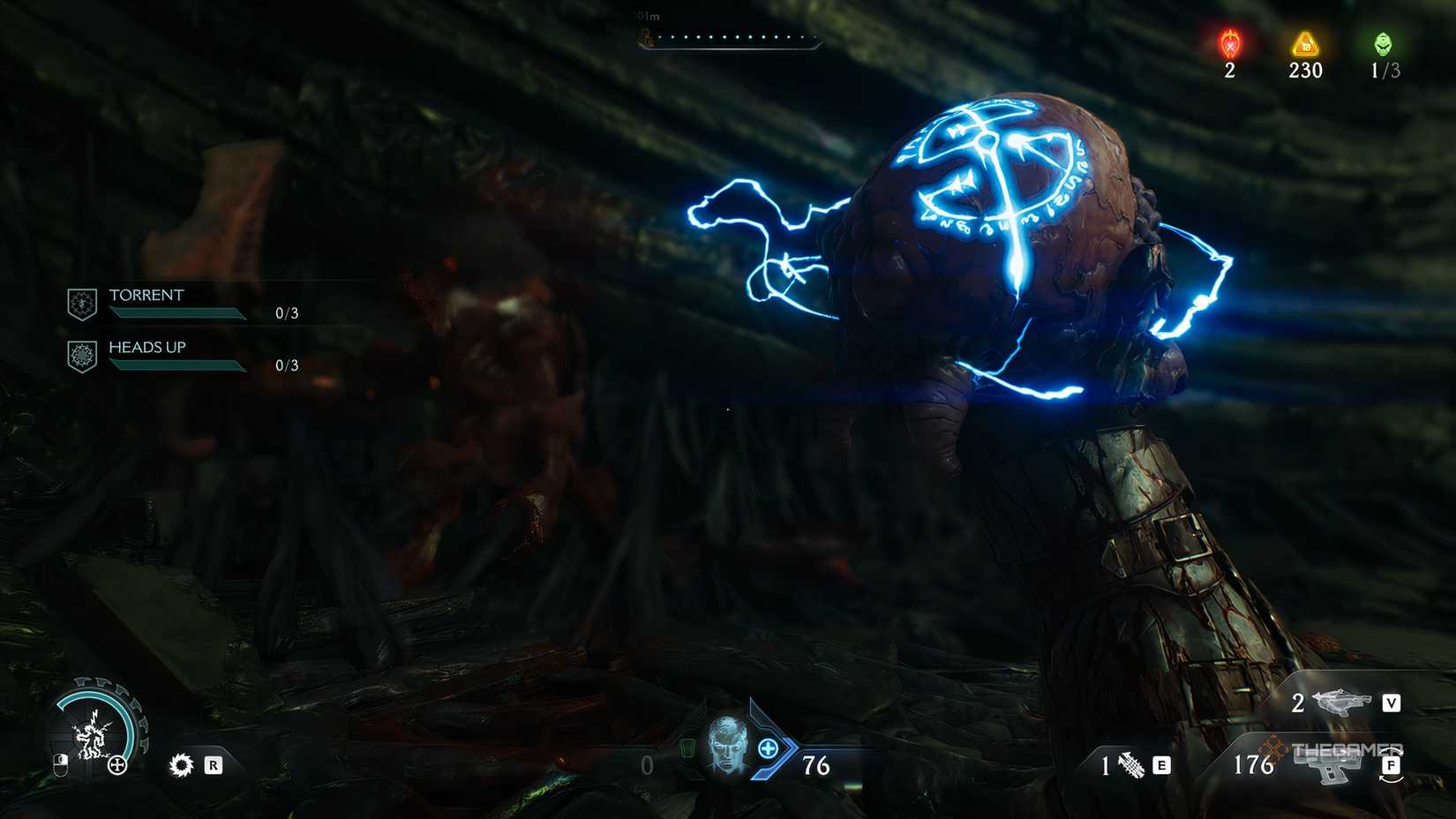This screenshot has width=1456, height=819.
Task: Click the gold triangle currency icon
Action: pyautogui.click(x=1305, y=42)
